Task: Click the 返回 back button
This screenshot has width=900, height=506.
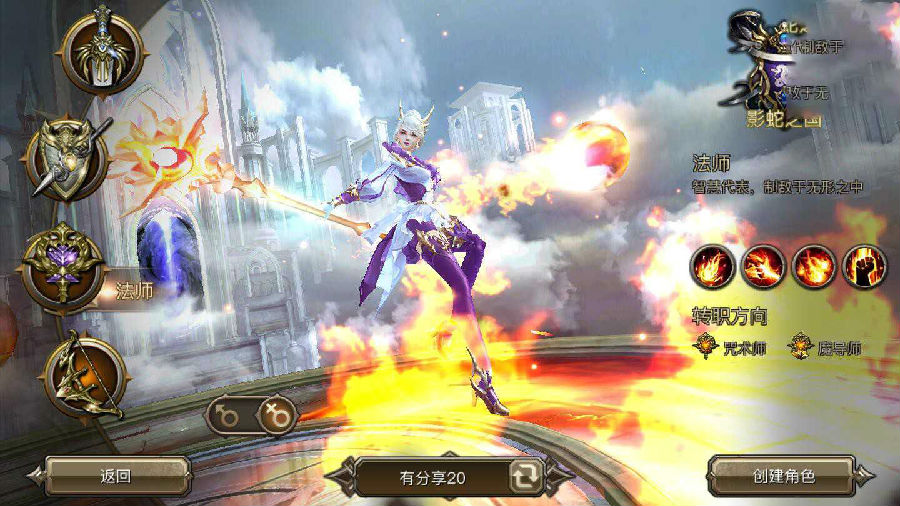Action: [117, 476]
